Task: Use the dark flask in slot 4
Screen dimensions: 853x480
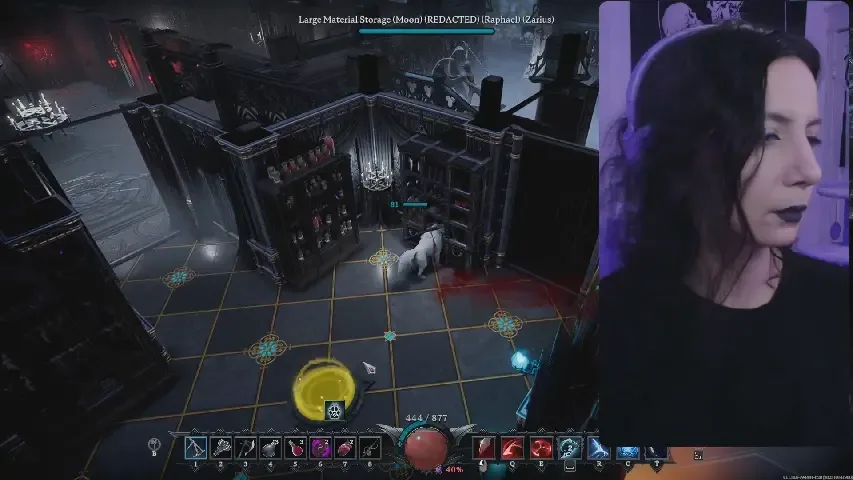Action: point(270,448)
